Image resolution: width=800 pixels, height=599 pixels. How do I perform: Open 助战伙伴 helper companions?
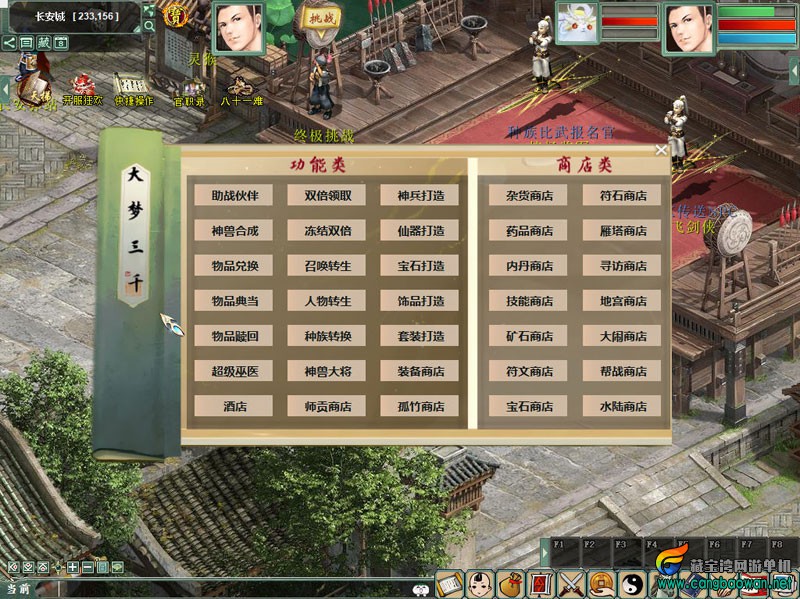234,196
